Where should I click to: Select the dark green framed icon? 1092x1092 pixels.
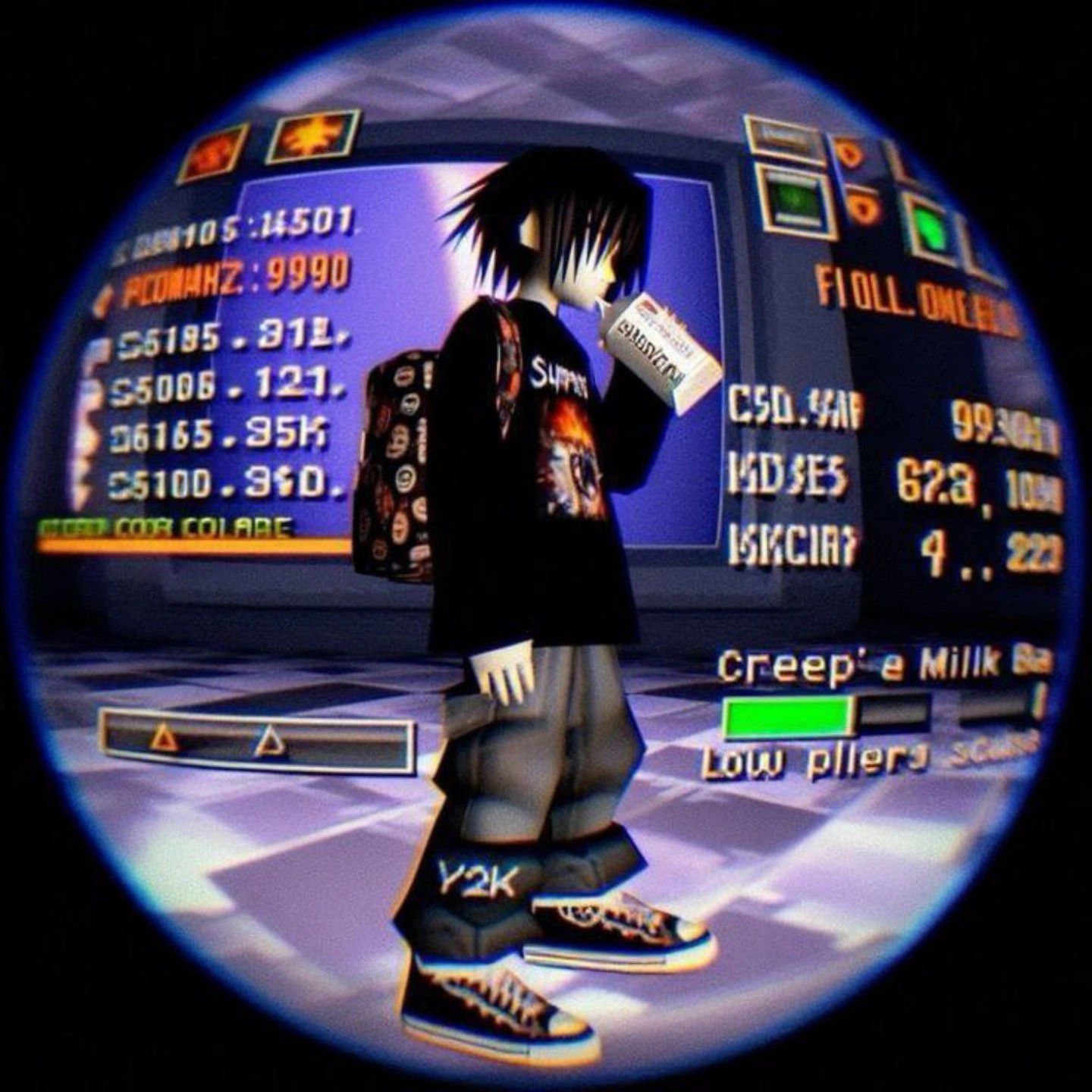tap(796, 199)
